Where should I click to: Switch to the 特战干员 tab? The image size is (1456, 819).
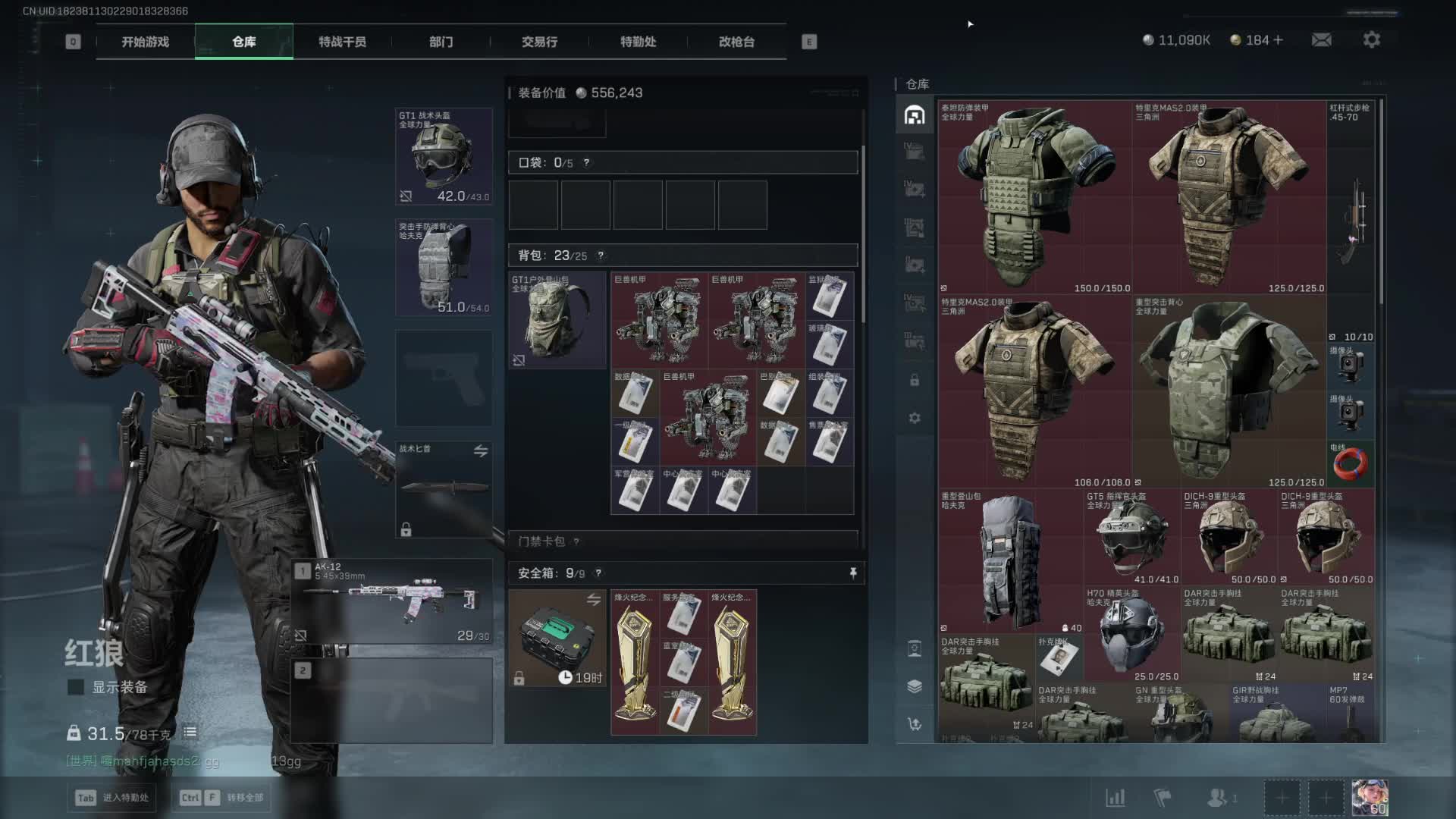(342, 42)
